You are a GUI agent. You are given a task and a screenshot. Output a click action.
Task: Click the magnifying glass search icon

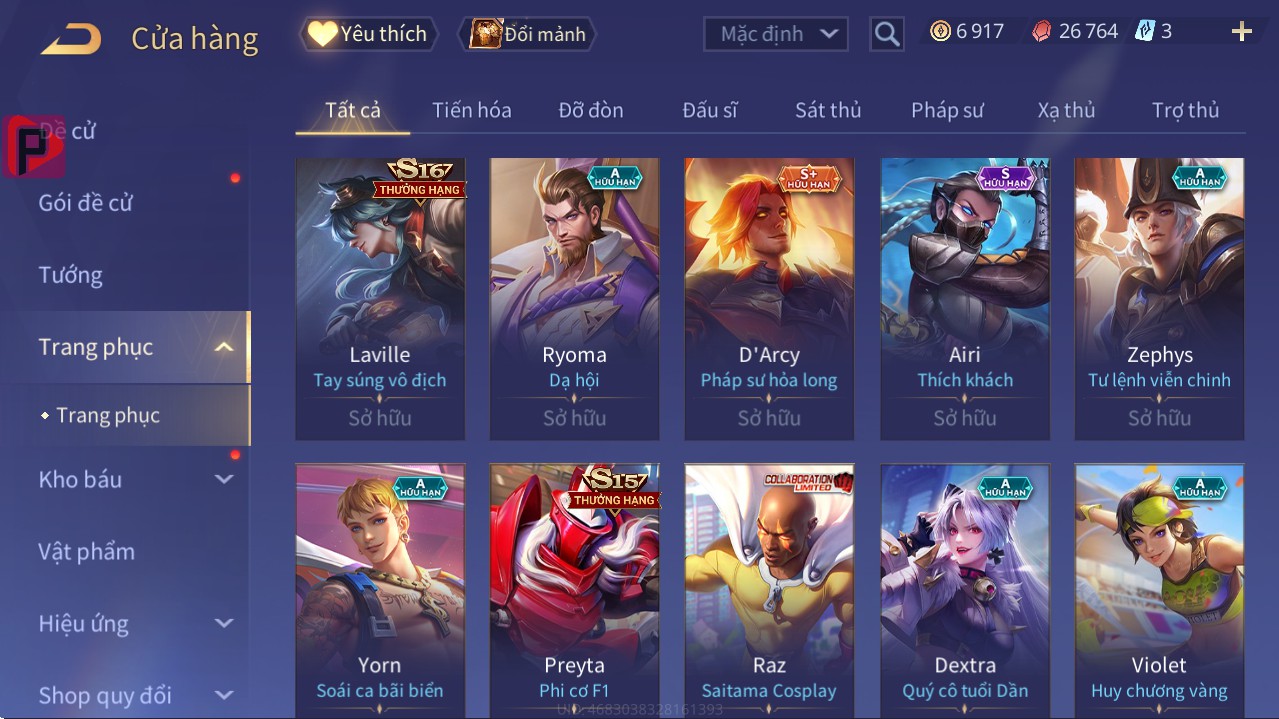tap(886, 34)
